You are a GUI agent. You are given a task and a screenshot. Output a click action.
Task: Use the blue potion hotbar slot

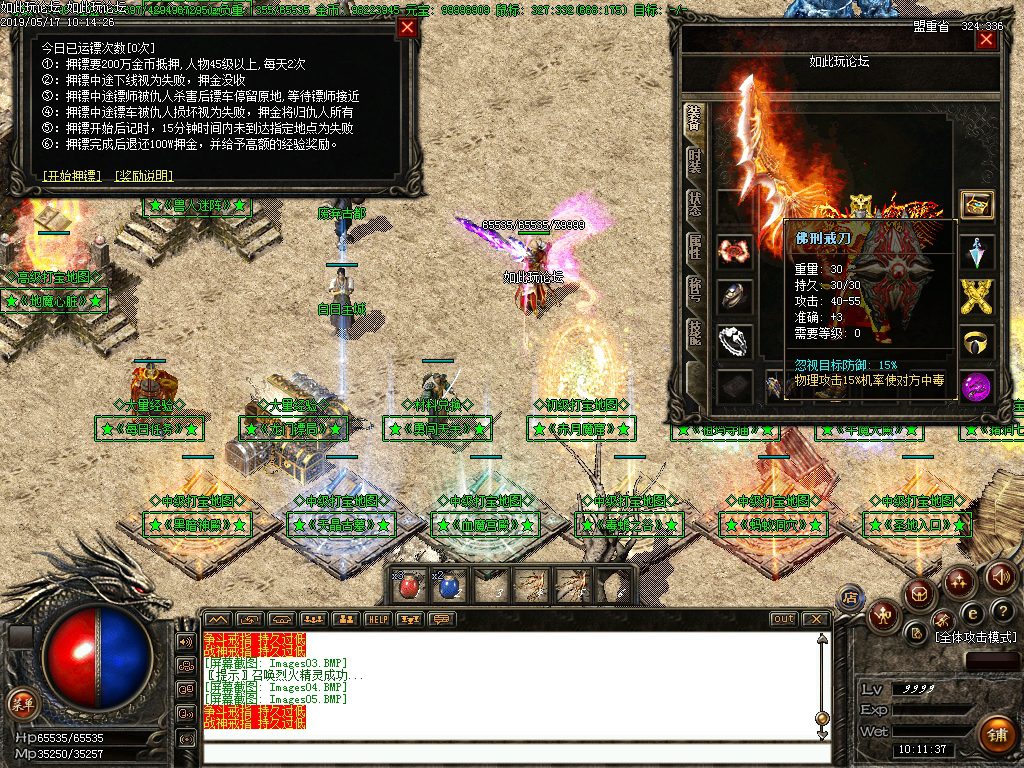(449, 586)
